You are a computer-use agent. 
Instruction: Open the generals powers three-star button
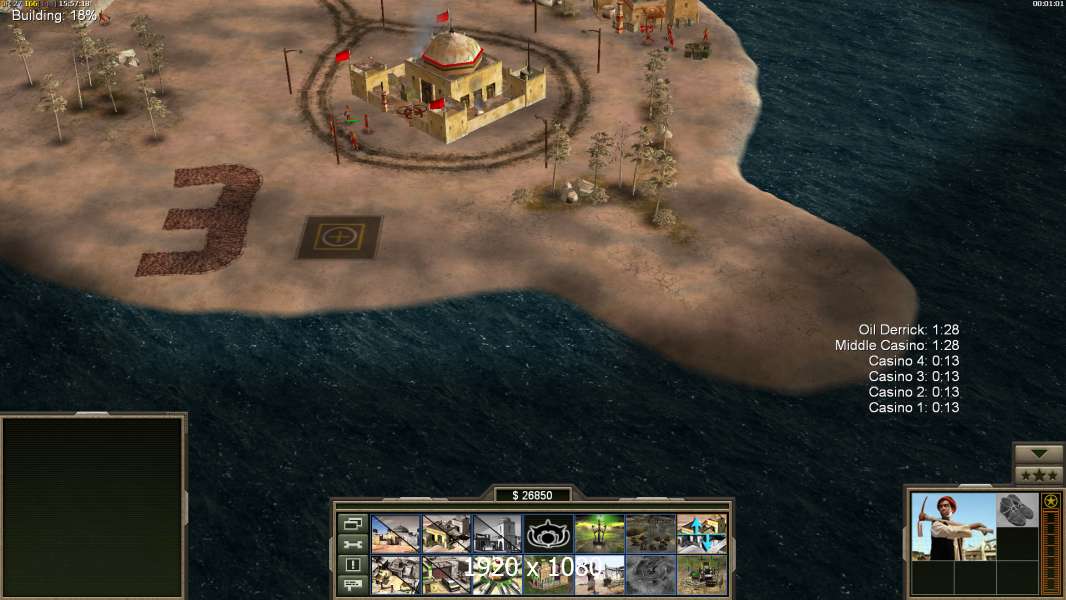coord(1039,474)
